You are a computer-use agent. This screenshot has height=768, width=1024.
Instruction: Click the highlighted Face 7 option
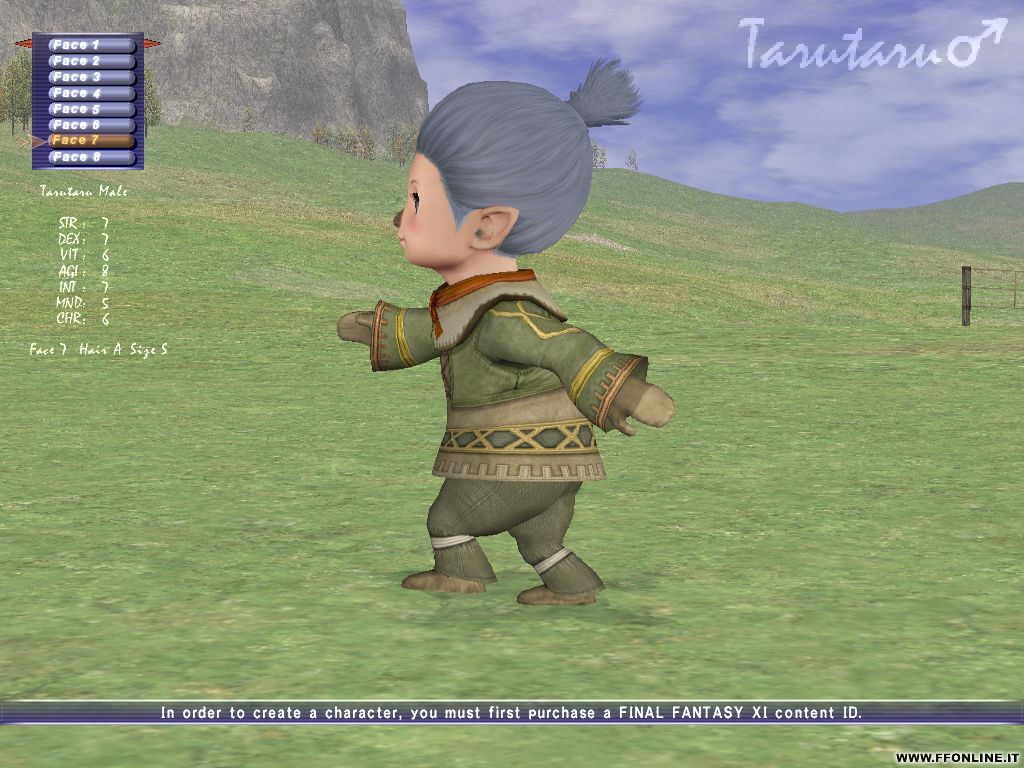tap(91, 141)
